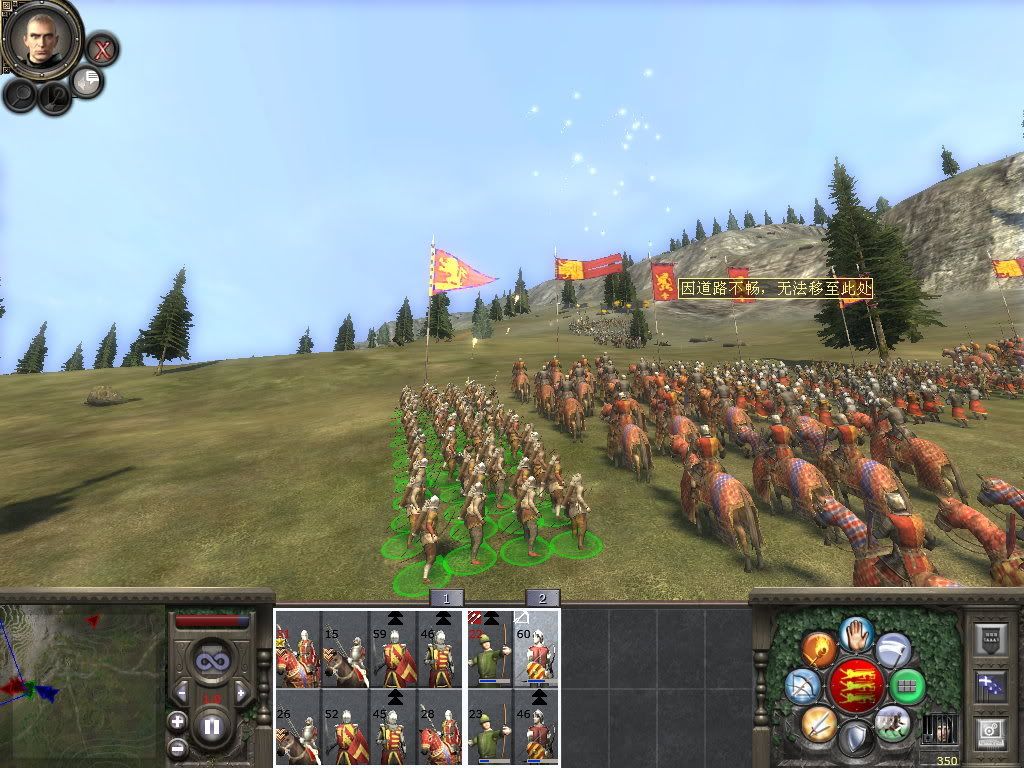Order withdraw using the white flag button
Viewport: 1024px width, 768px height.
point(893,650)
